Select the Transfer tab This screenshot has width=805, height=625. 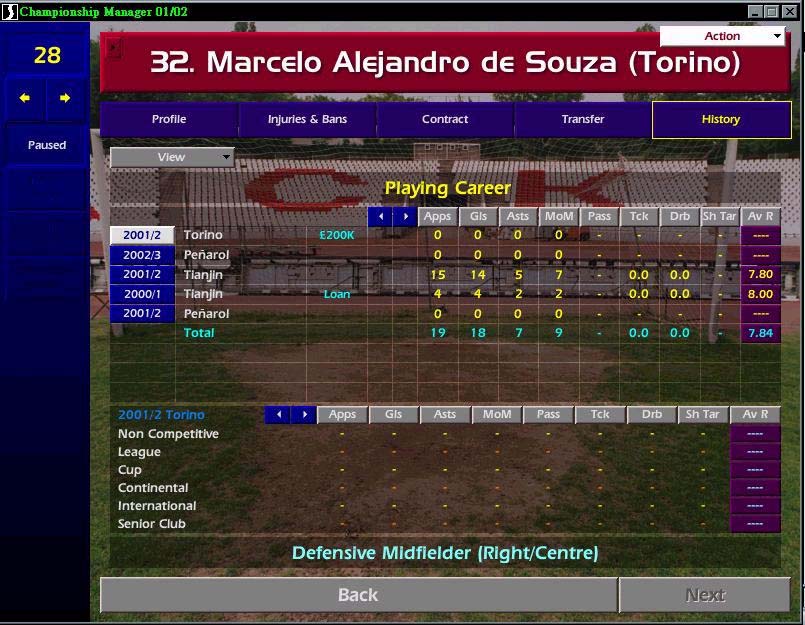click(x=583, y=119)
